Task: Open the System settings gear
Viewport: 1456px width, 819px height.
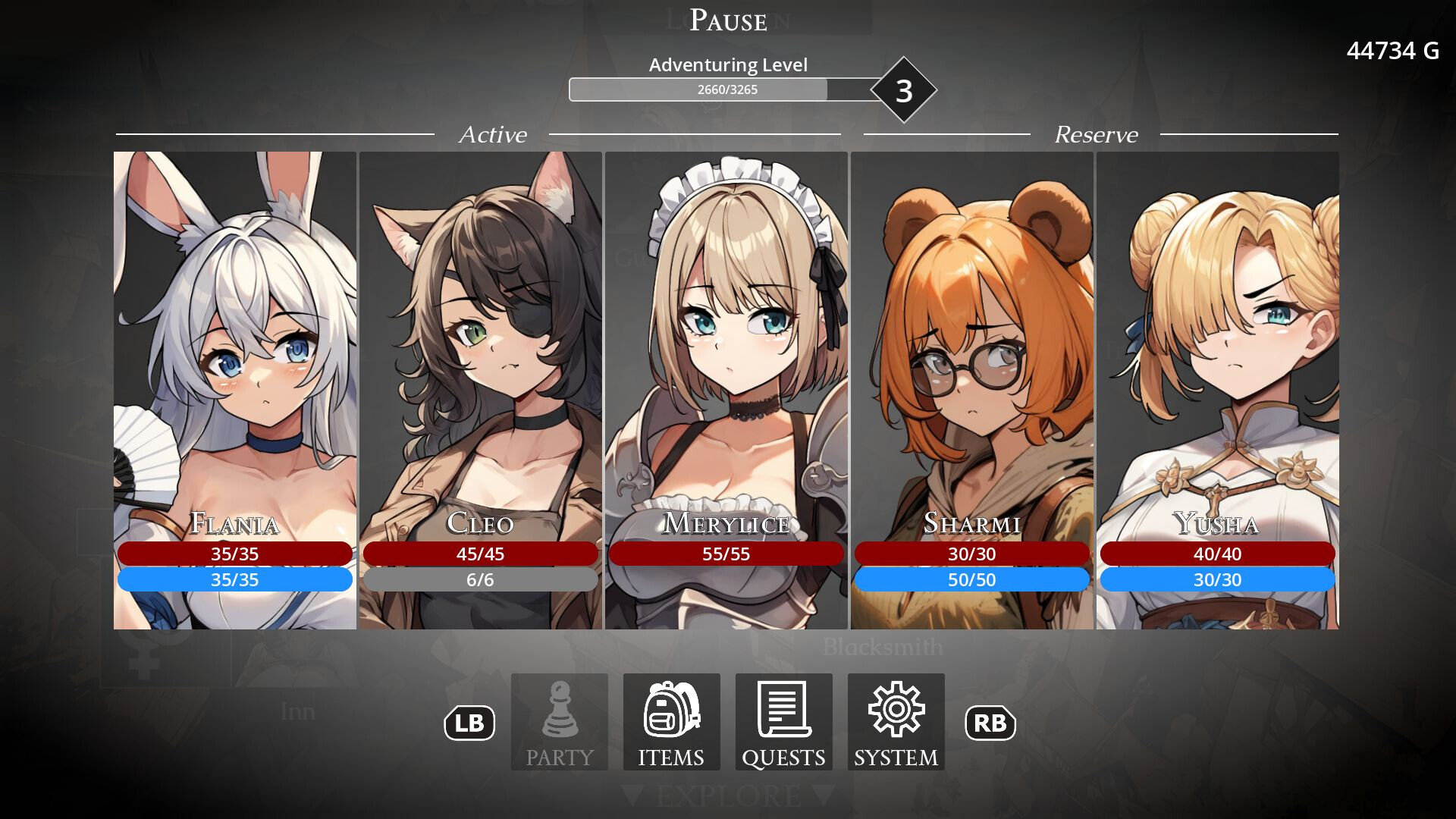Action: pyautogui.click(x=896, y=721)
